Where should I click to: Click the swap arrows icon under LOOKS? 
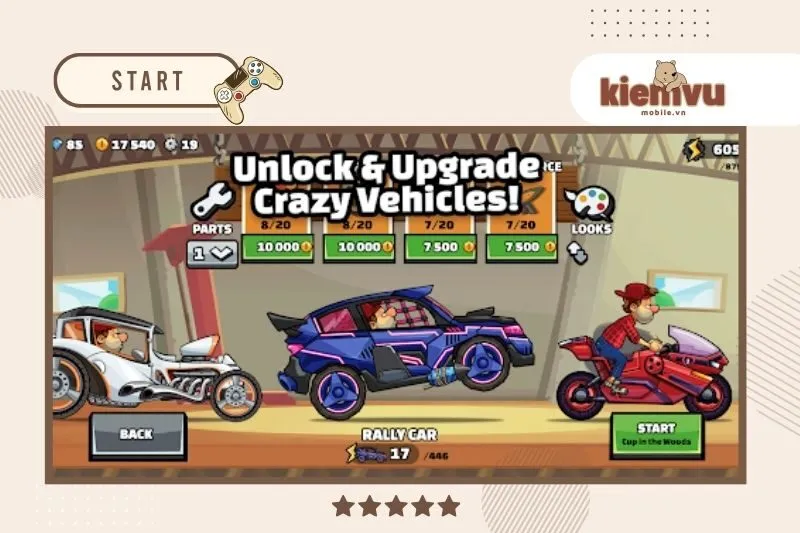point(578,252)
